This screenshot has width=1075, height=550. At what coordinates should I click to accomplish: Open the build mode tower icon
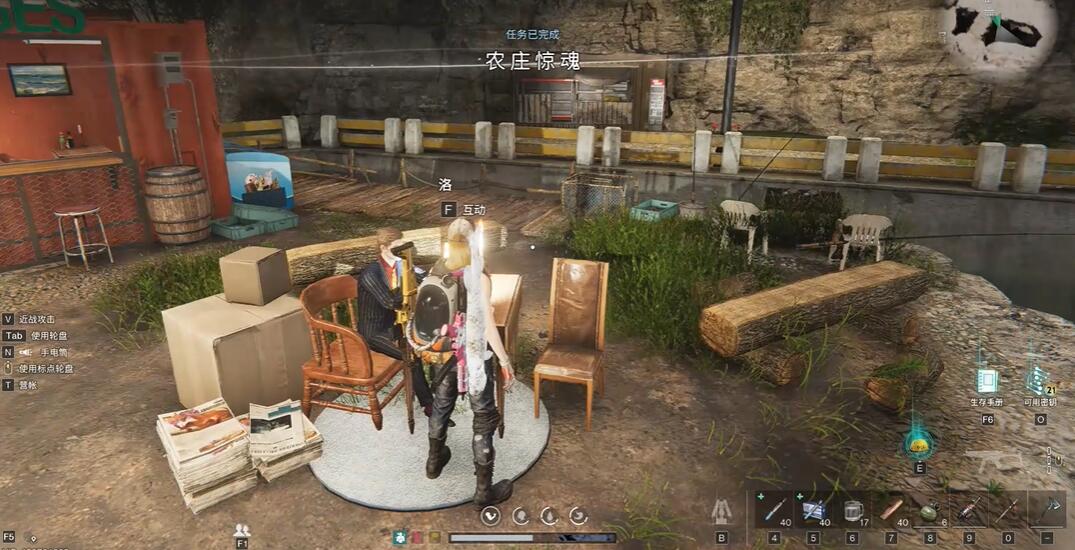pos(721,511)
